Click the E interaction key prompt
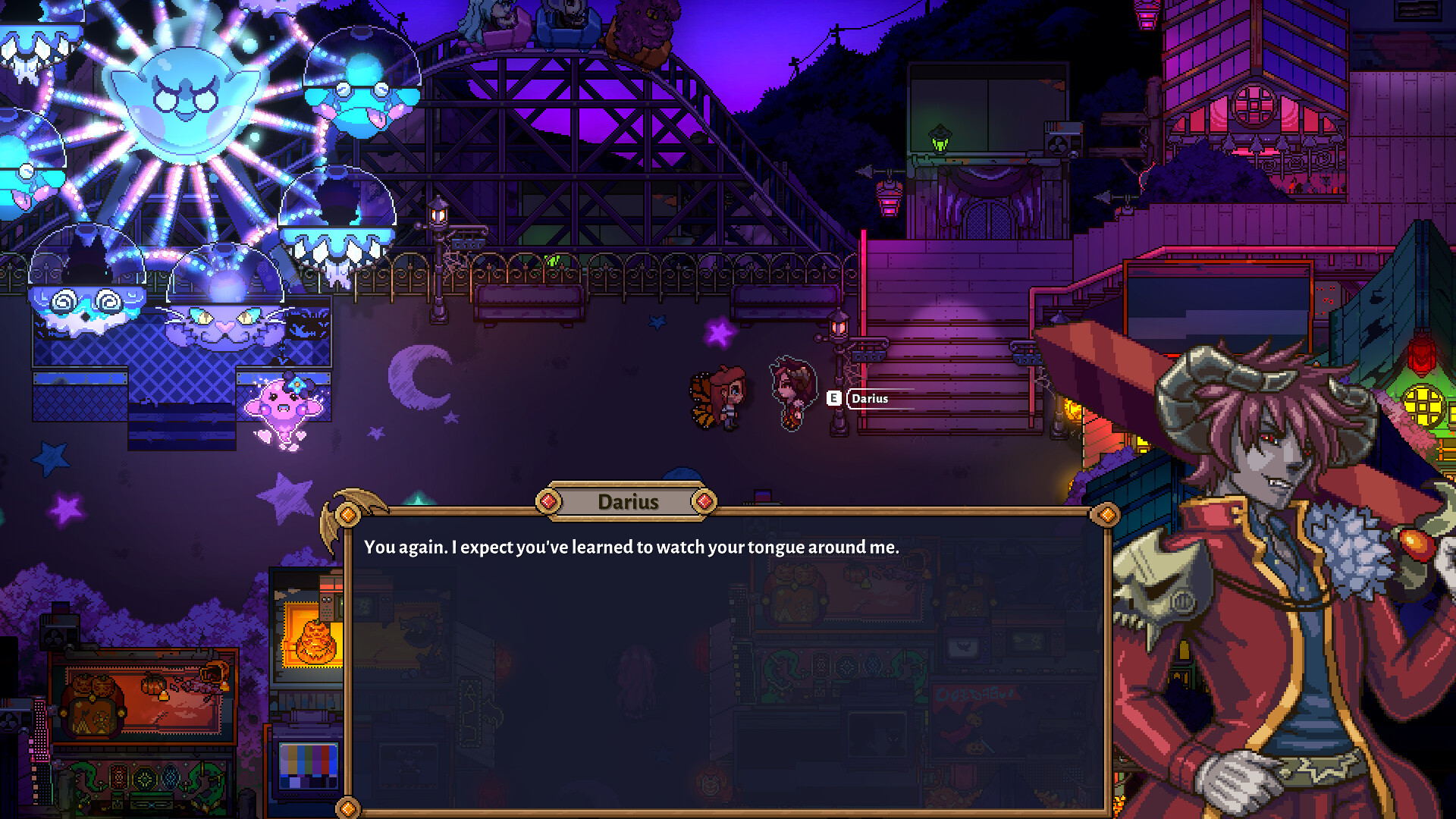 834,398
